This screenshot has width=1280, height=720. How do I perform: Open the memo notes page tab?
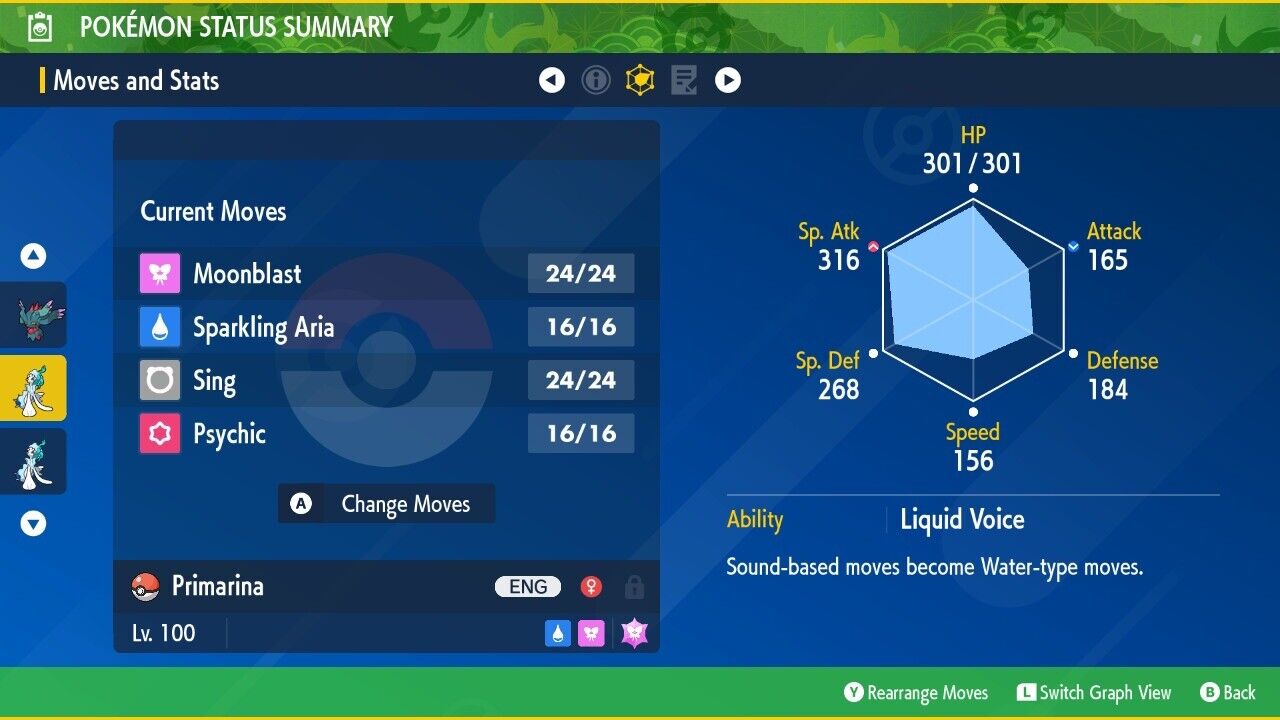pyautogui.click(x=684, y=80)
